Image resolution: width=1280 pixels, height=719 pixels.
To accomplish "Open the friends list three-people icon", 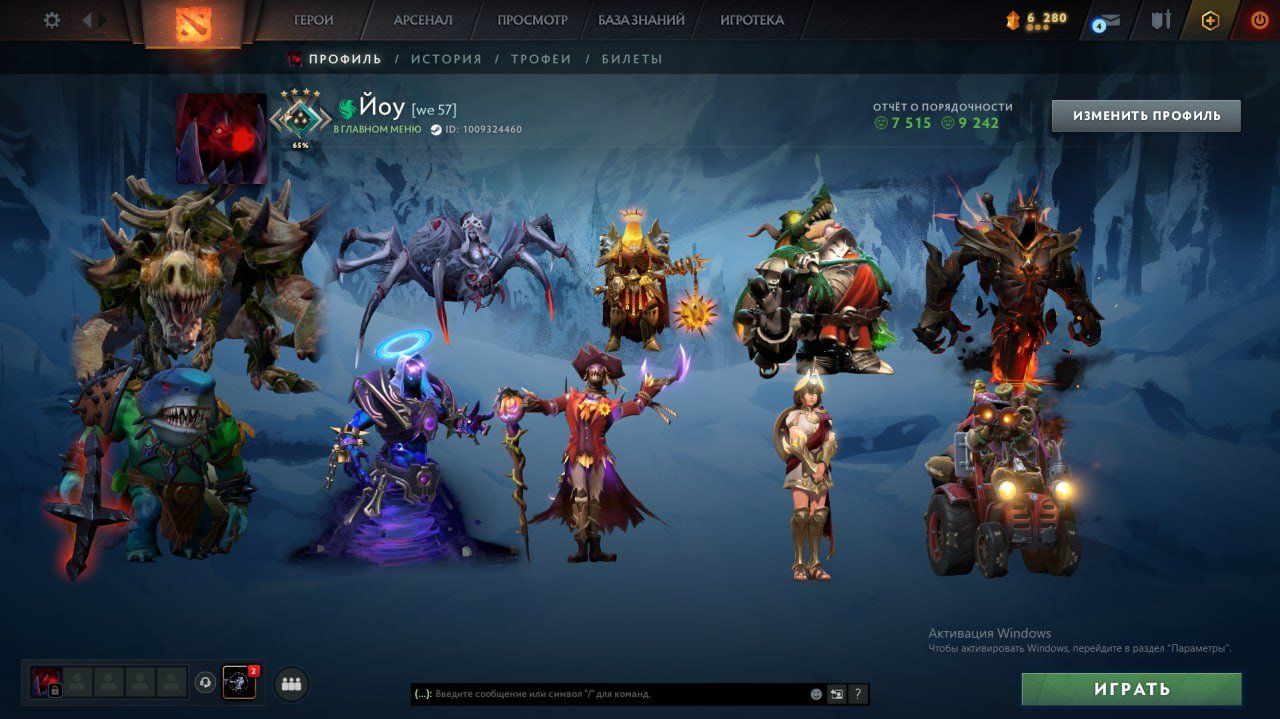I will [291, 684].
